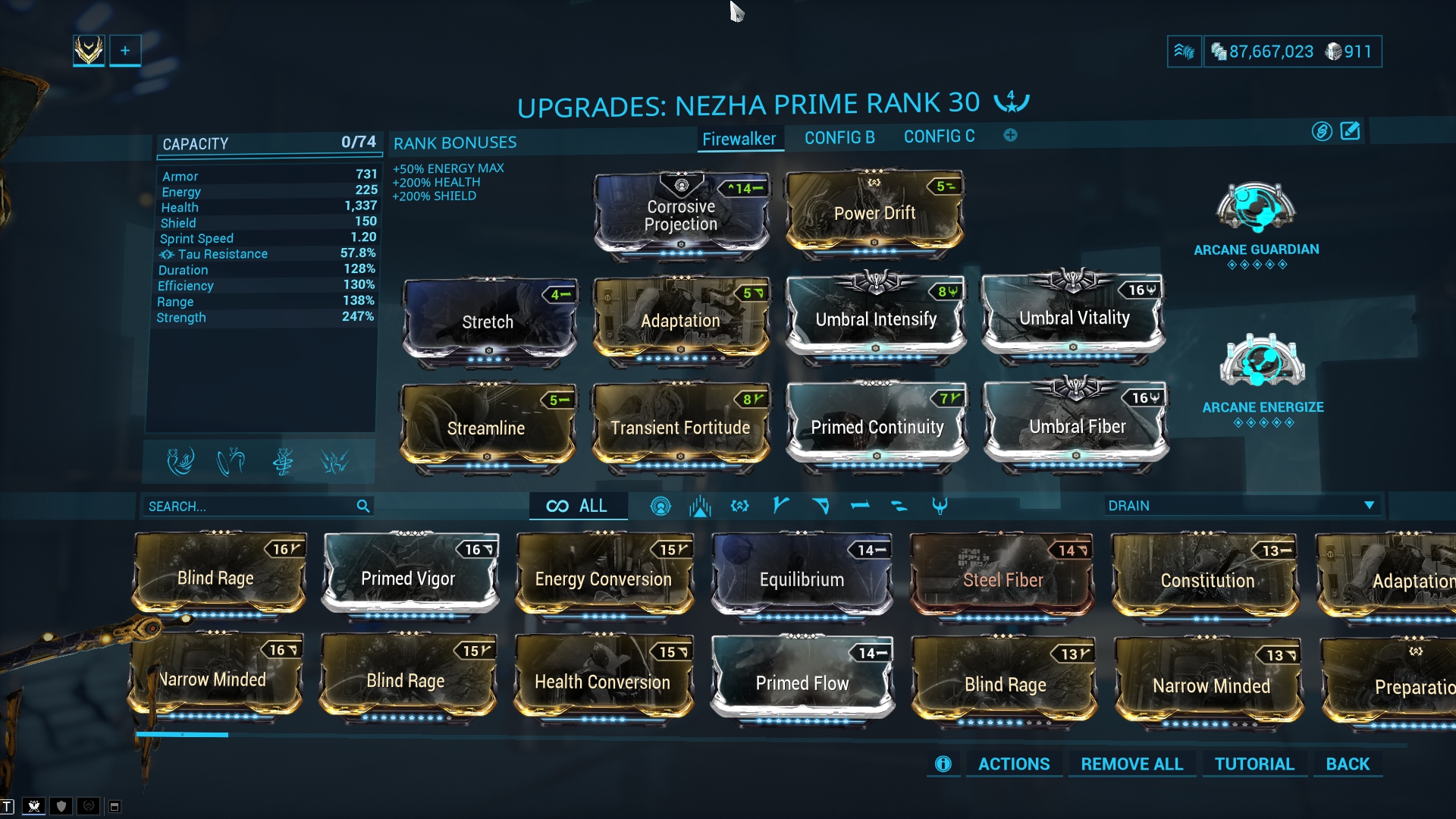Go BACK from upgrades screen
Viewport: 1456px width, 819px height.
point(1348,764)
